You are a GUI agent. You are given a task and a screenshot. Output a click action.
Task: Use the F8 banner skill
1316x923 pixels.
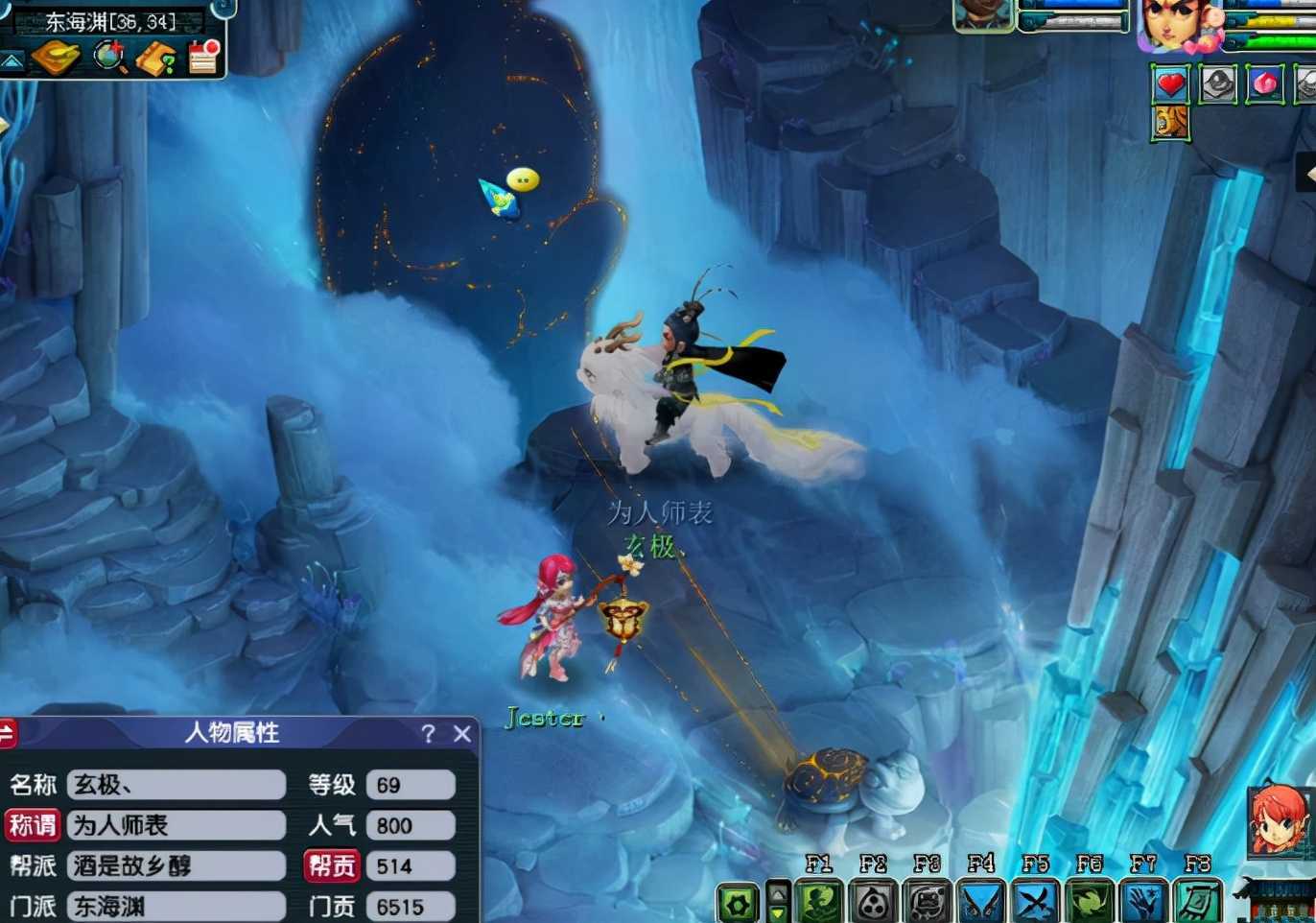tap(1197, 902)
